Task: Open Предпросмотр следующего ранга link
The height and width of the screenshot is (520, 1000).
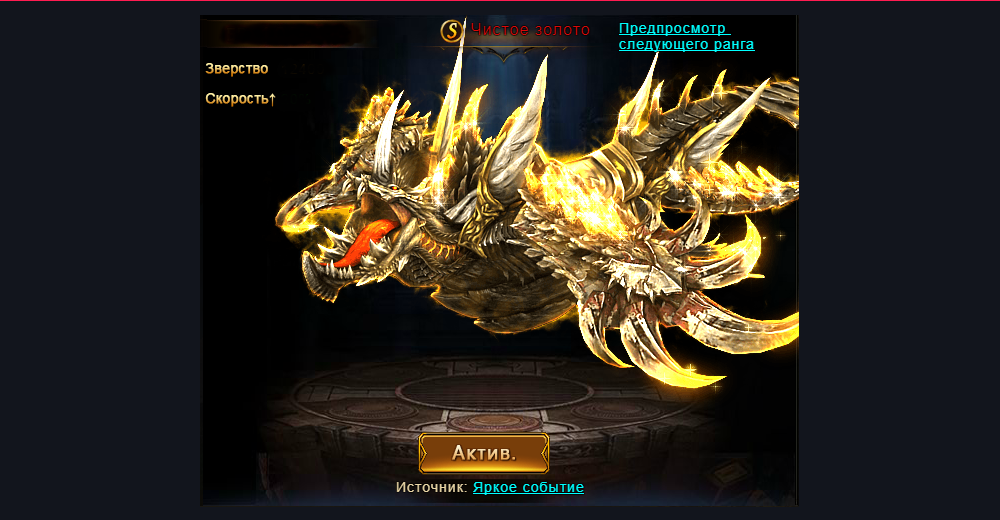Action: pyautogui.click(x=685, y=37)
